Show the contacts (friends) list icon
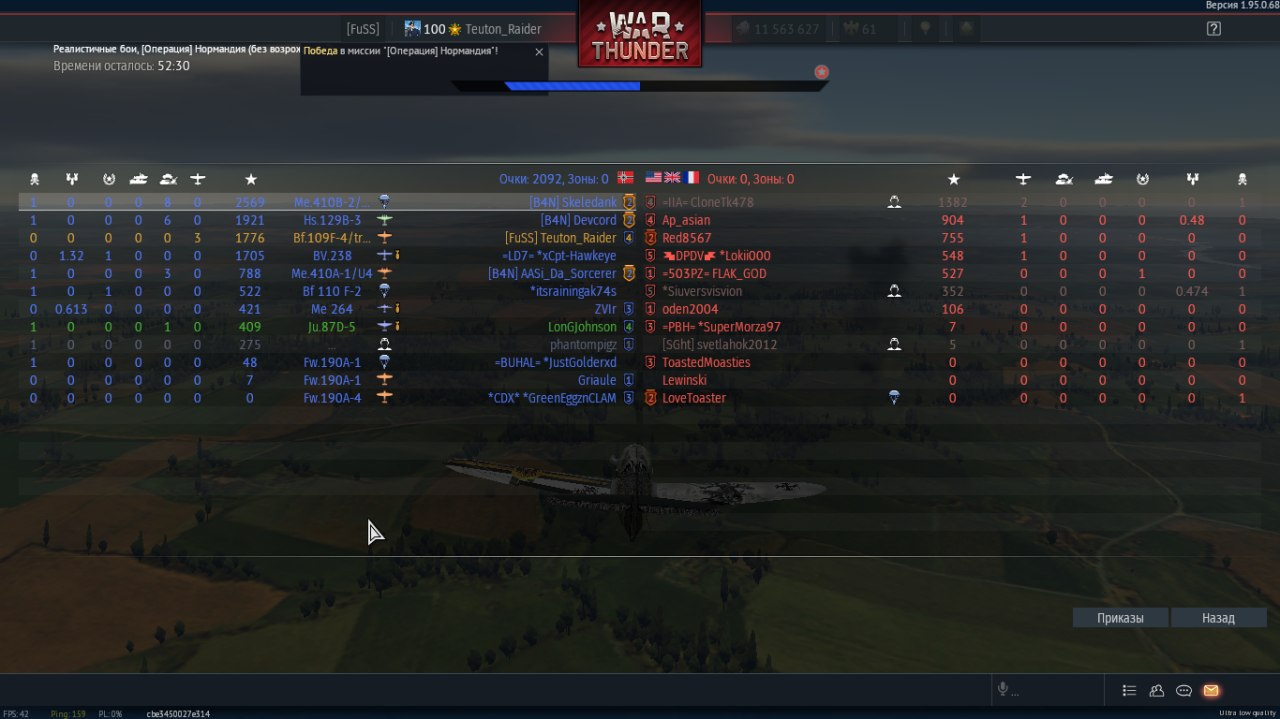This screenshot has height=719, width=1280. pos(1157,690)
